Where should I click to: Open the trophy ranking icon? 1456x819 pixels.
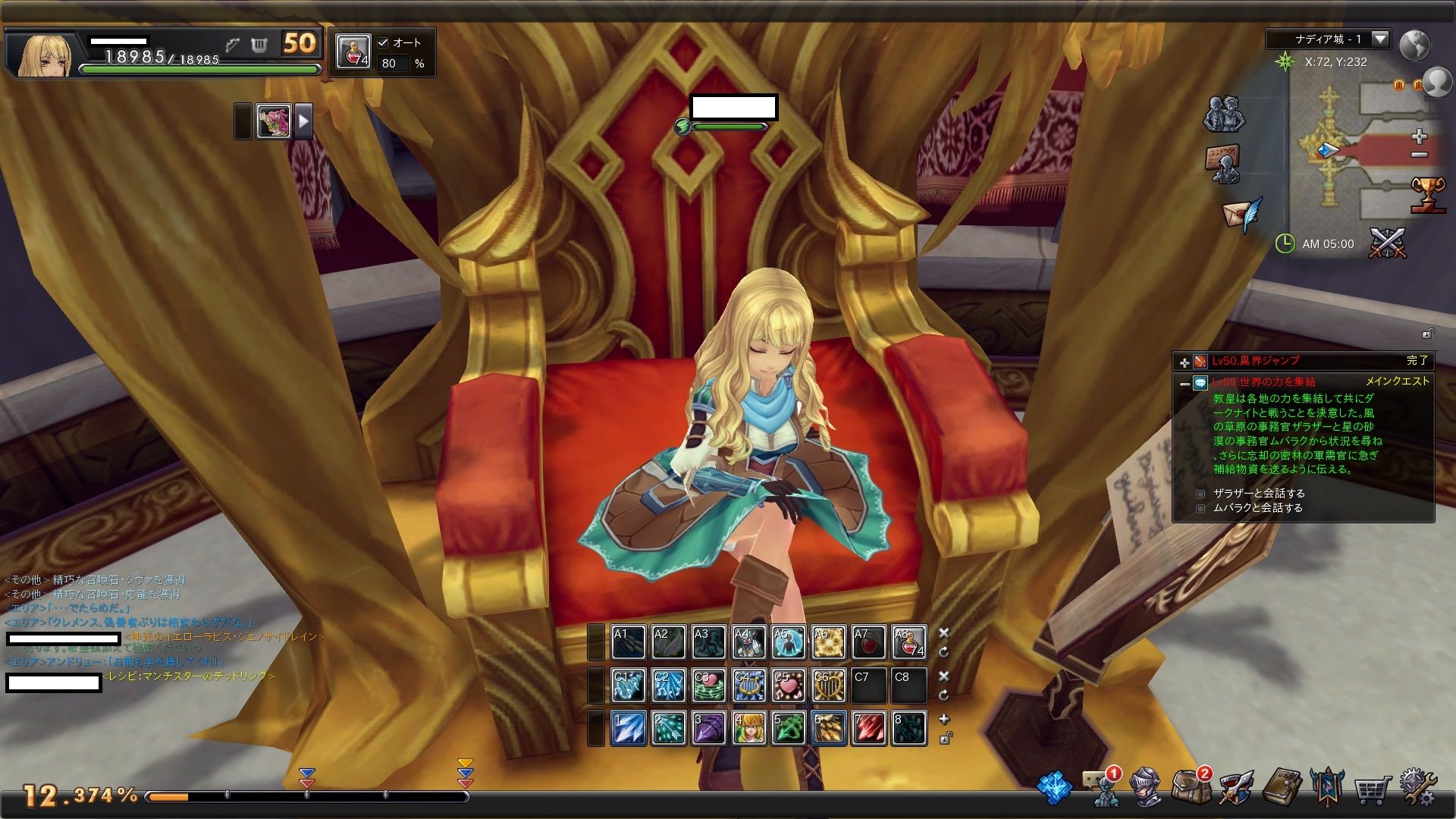(x=1427, y=194)
